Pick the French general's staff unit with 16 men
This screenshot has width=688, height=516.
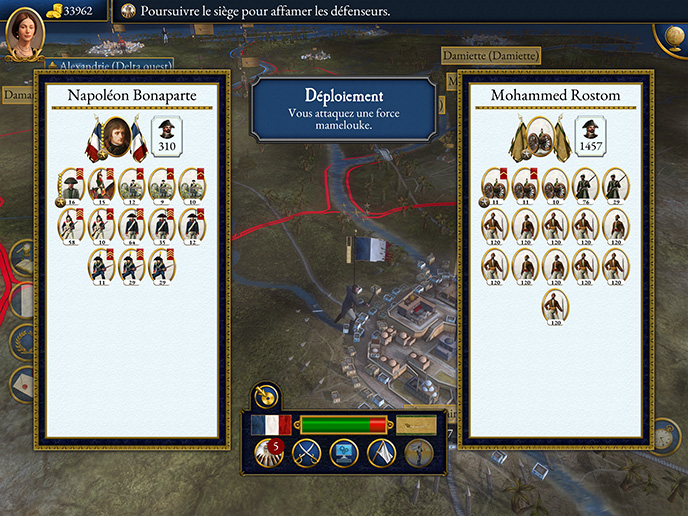71,184
